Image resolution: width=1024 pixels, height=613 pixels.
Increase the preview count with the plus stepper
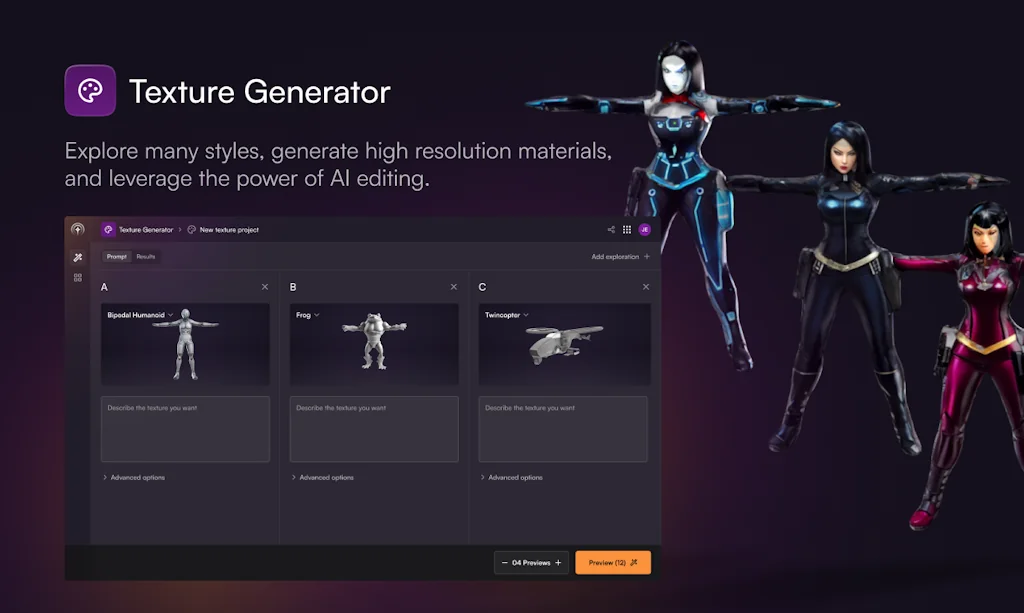(x=558, y=563)
